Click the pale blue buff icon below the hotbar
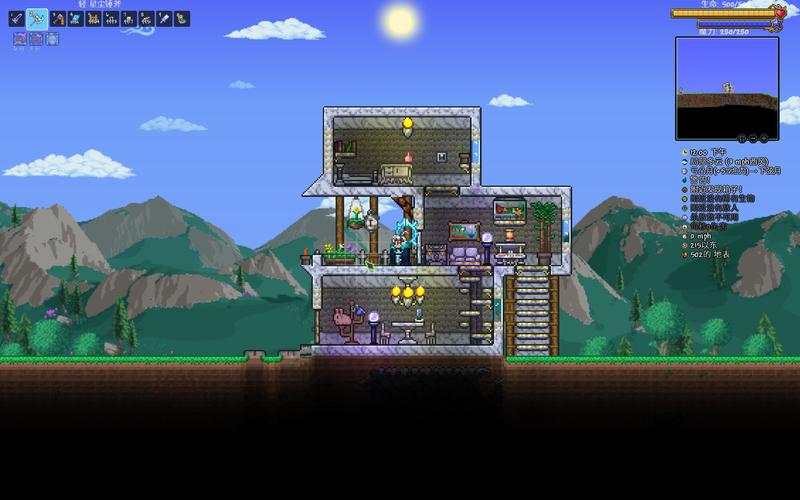The width and height of the screenshot is (800, 500). coord(52,39)
